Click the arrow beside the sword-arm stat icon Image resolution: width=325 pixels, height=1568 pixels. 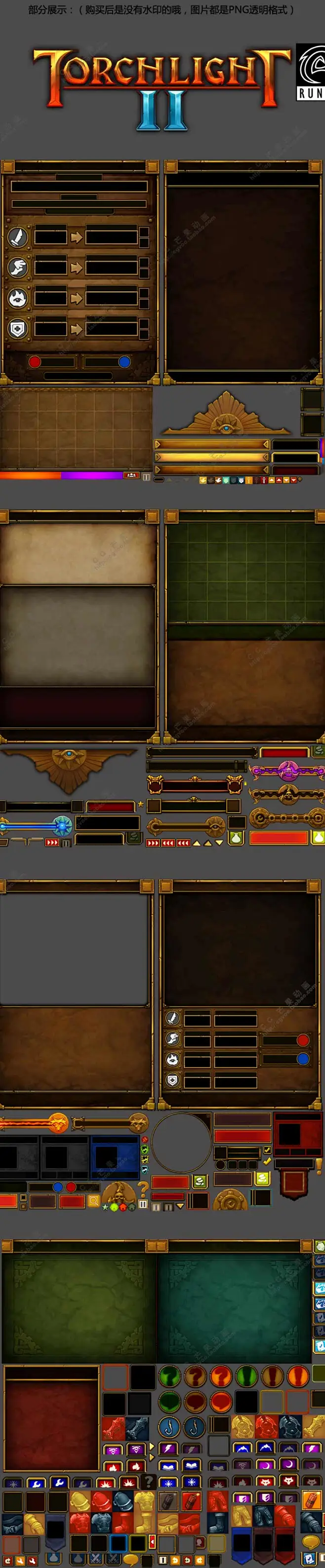[76, 237]
